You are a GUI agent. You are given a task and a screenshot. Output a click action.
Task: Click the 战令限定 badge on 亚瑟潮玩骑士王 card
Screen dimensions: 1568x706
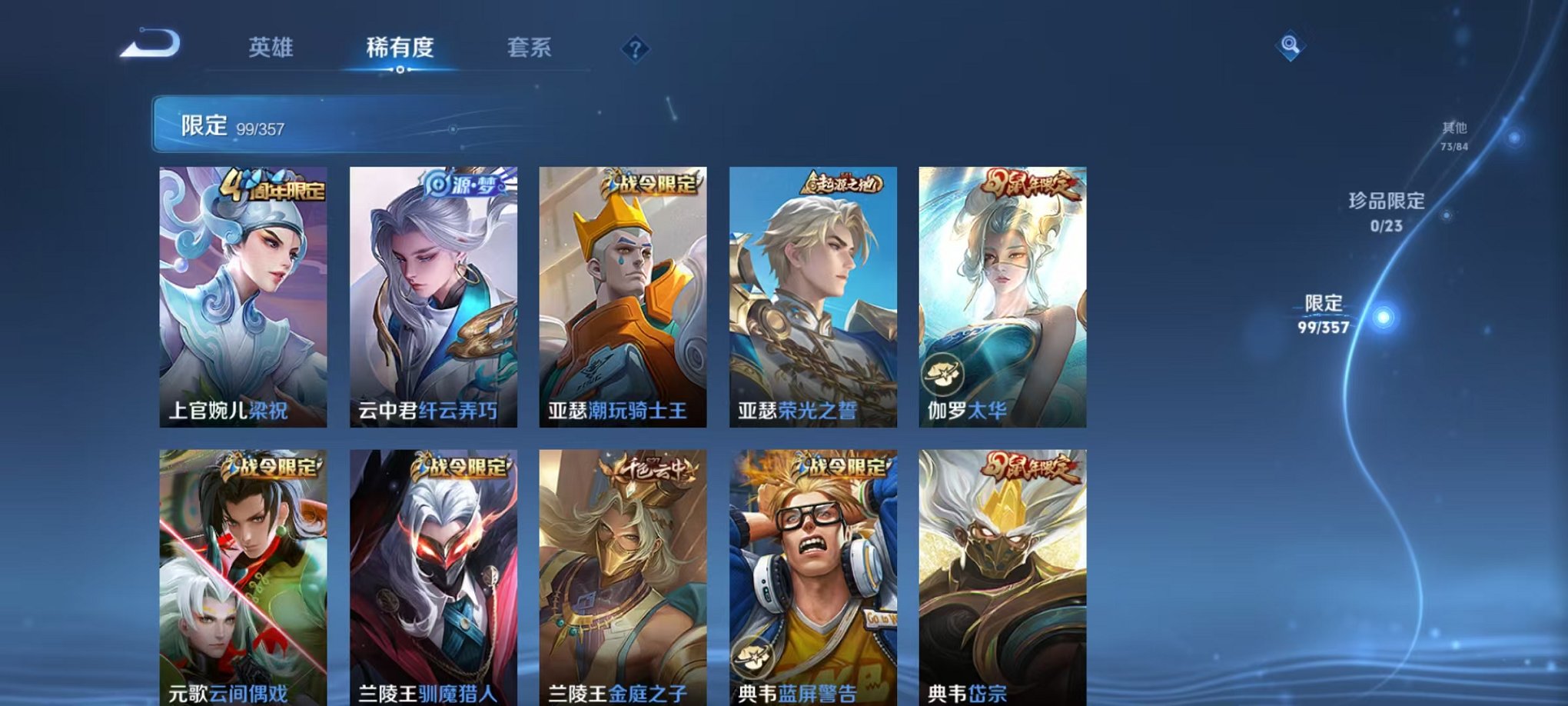point(654,181)
